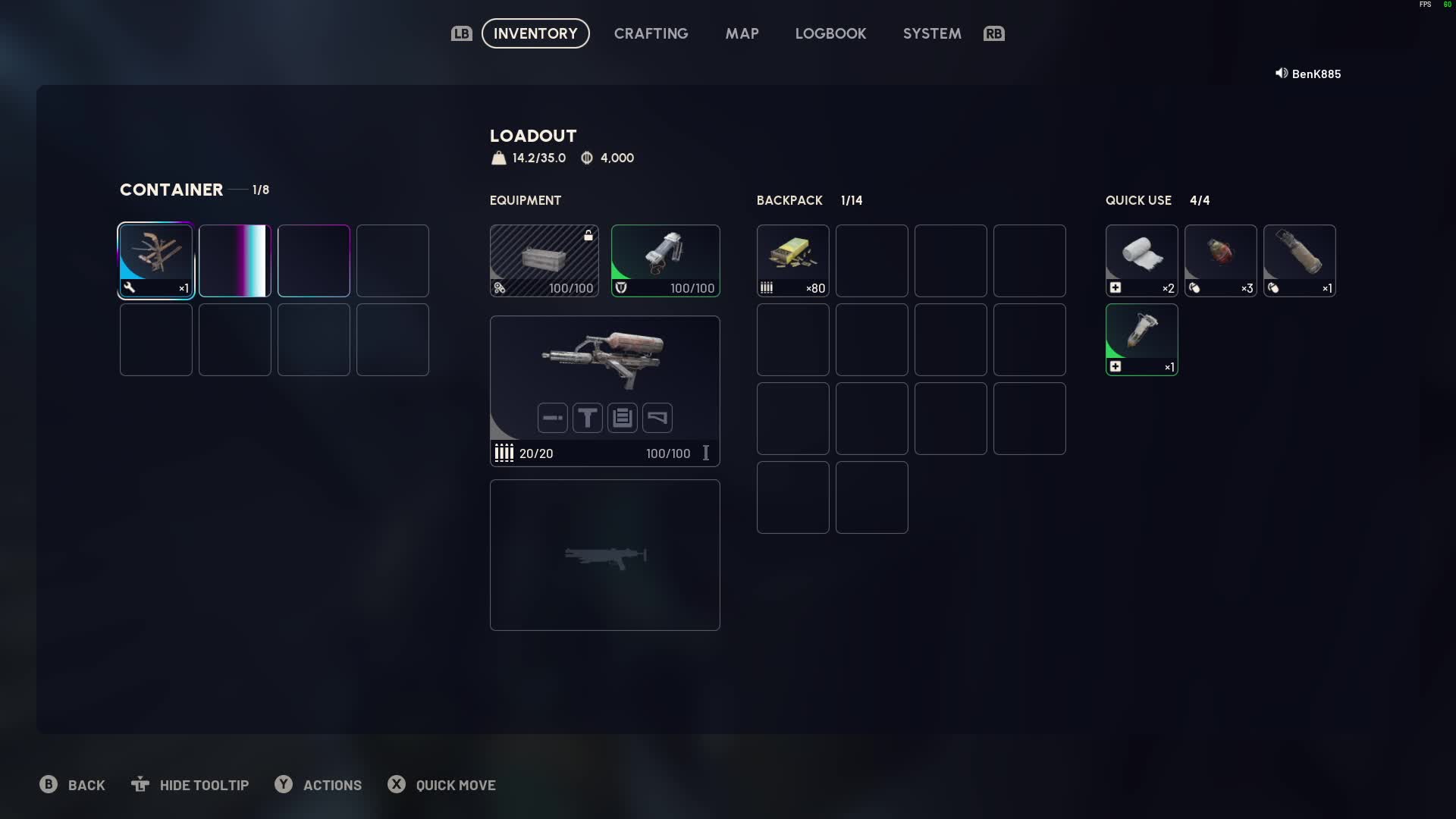The width and height of the screenshot is (1456, 819).
Task: Click the weapon's stock attachment slot
Action: pos(657,418)
